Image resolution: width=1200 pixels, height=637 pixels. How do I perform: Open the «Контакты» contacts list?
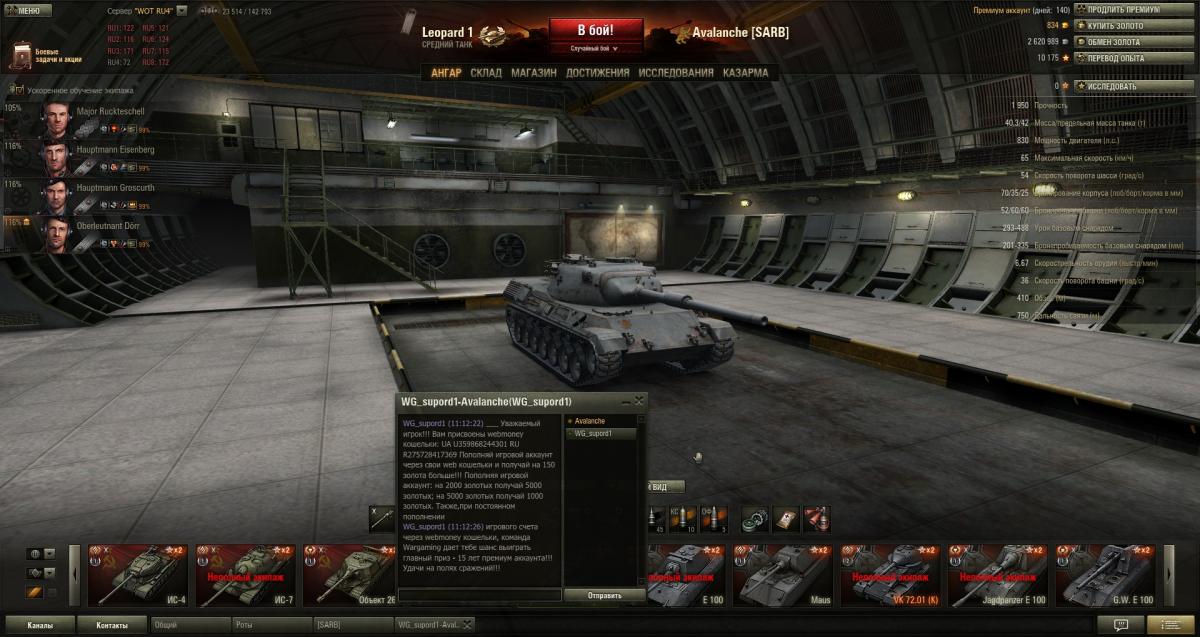coord(112,625)
